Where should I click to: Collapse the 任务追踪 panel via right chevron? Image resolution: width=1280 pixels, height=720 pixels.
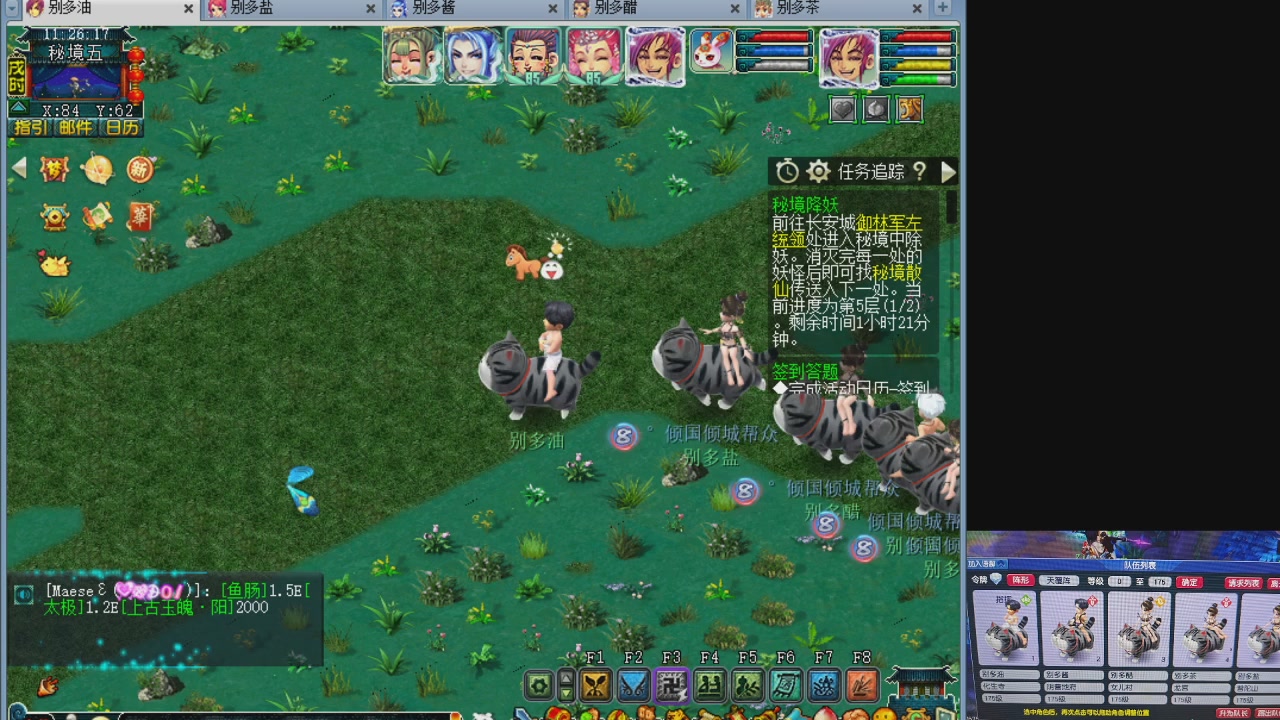pos(948,171)
